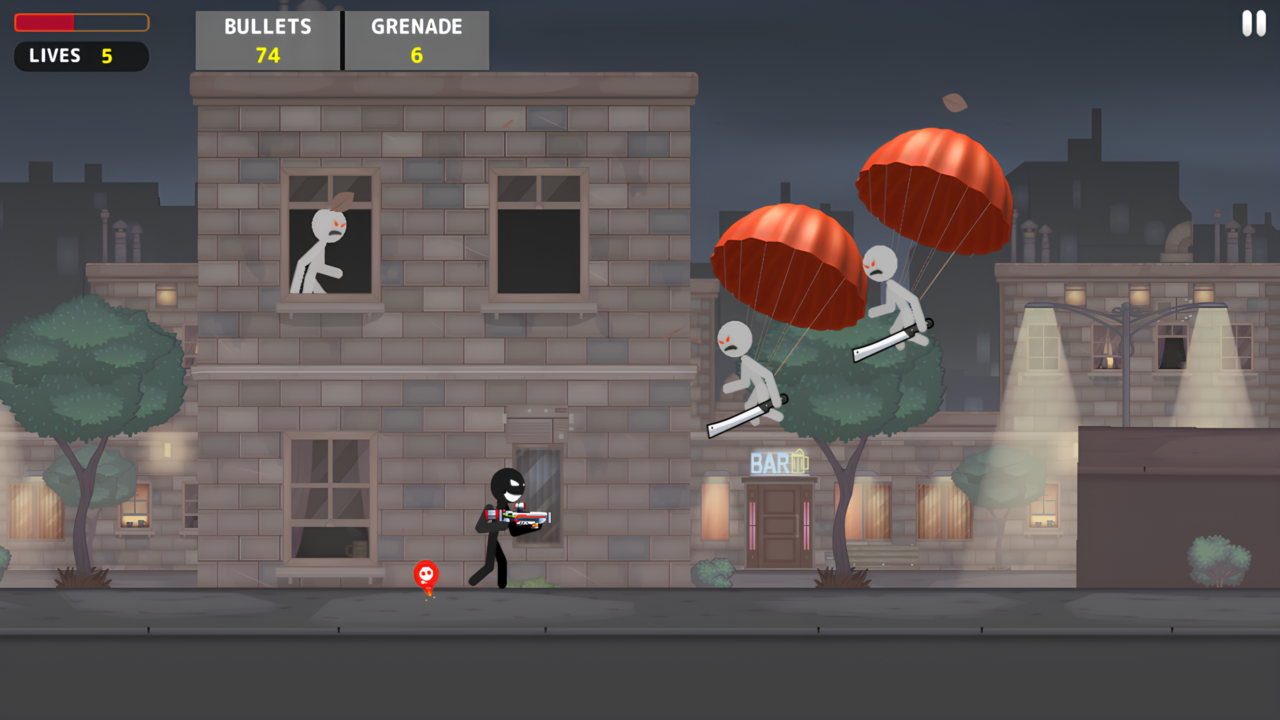This screenshot has height=720, width=1280.
Task: Select the BULLETS counter showing 74
Action: 267,40
